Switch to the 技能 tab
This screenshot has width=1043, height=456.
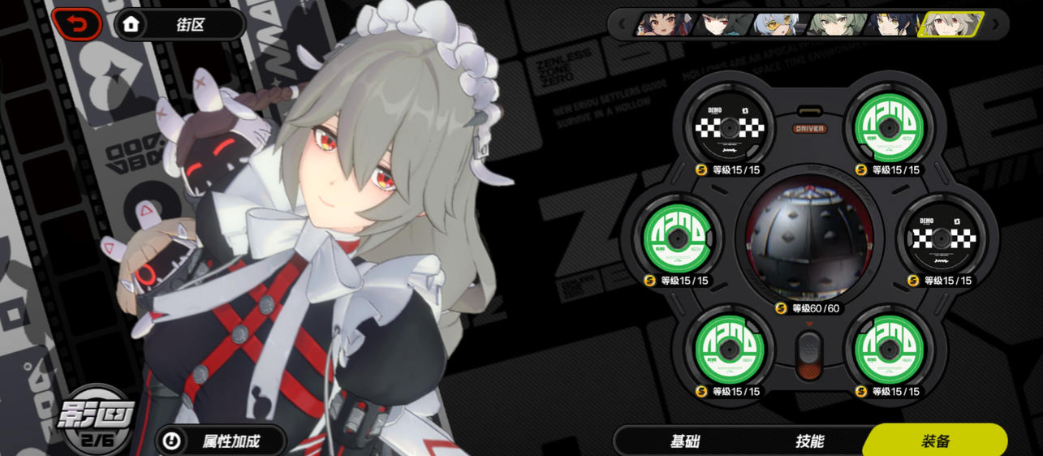[x=810, y=440]
